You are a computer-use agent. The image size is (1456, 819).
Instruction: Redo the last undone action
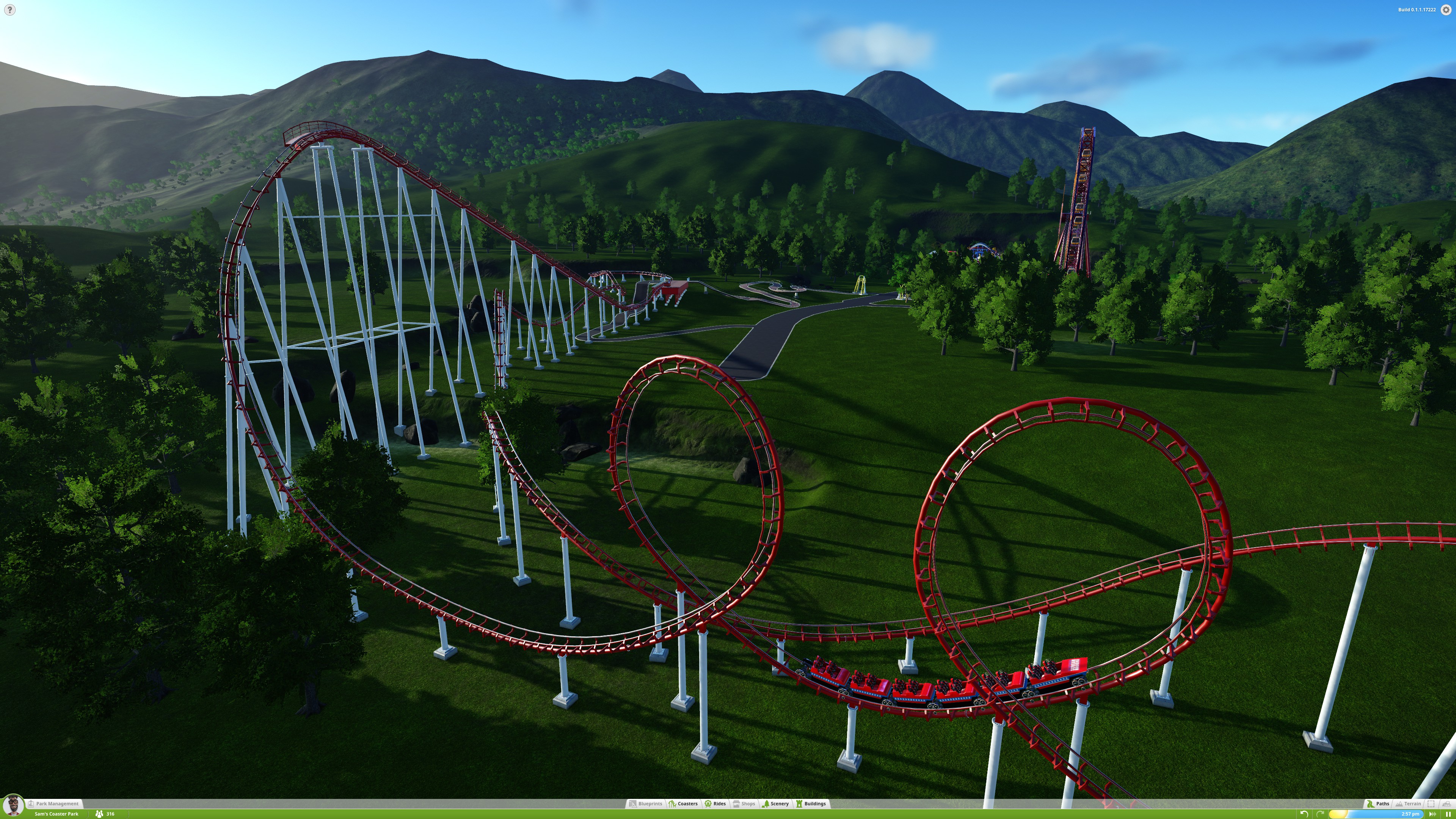tap(1320, 814)
